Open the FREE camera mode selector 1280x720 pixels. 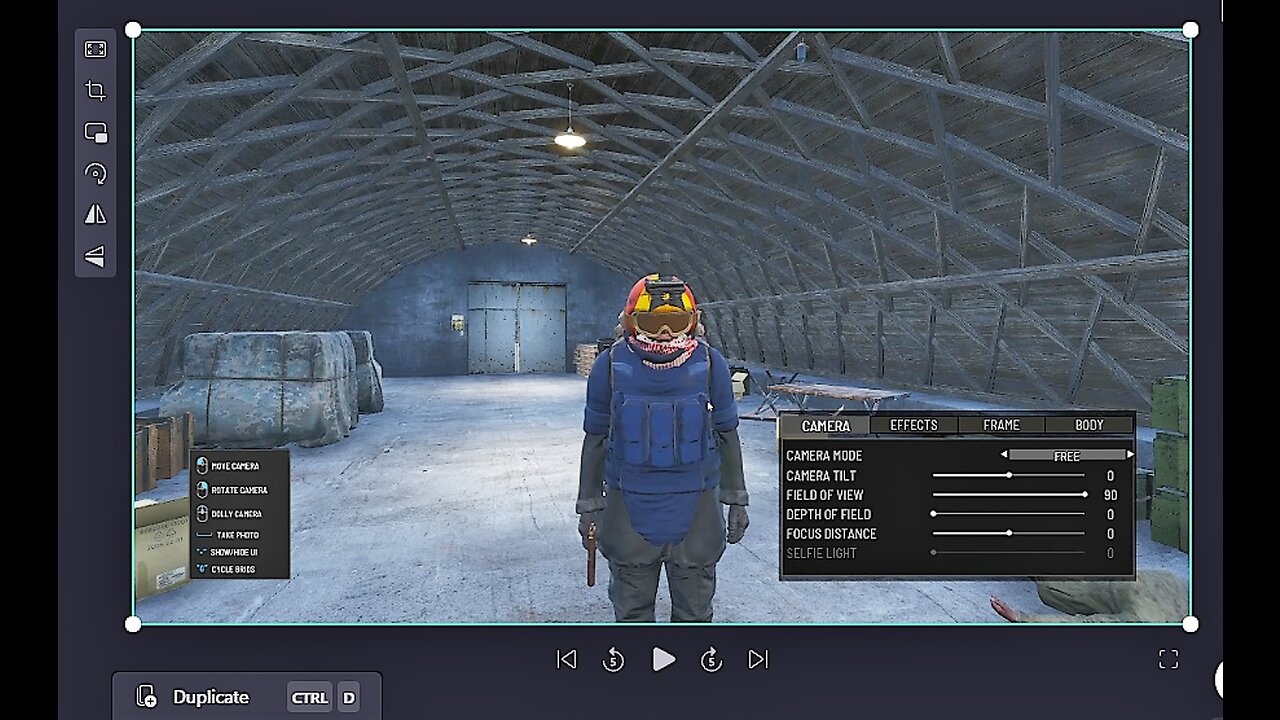click(x=1066, y=455)
